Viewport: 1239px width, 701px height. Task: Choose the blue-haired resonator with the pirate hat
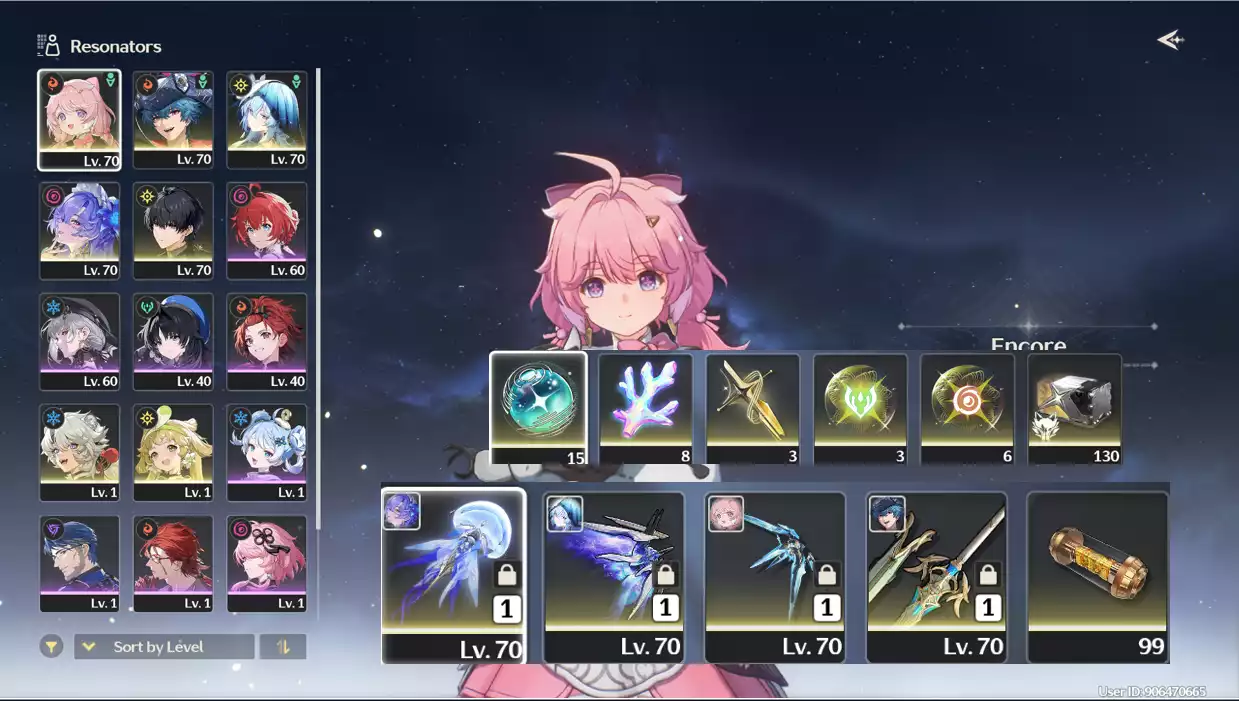(173, 119)
